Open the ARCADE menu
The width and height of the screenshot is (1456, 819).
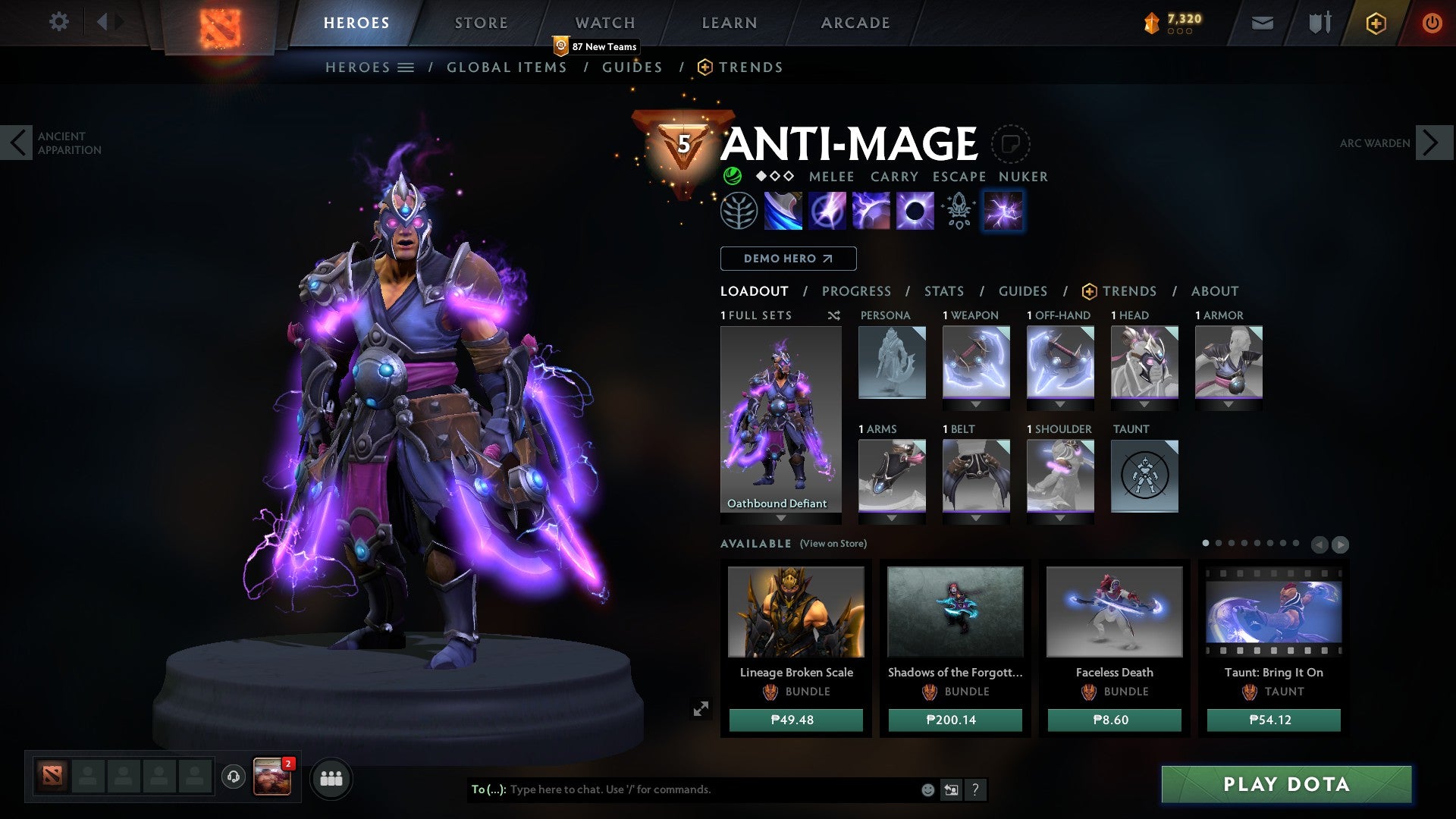(x=855, y=22)
